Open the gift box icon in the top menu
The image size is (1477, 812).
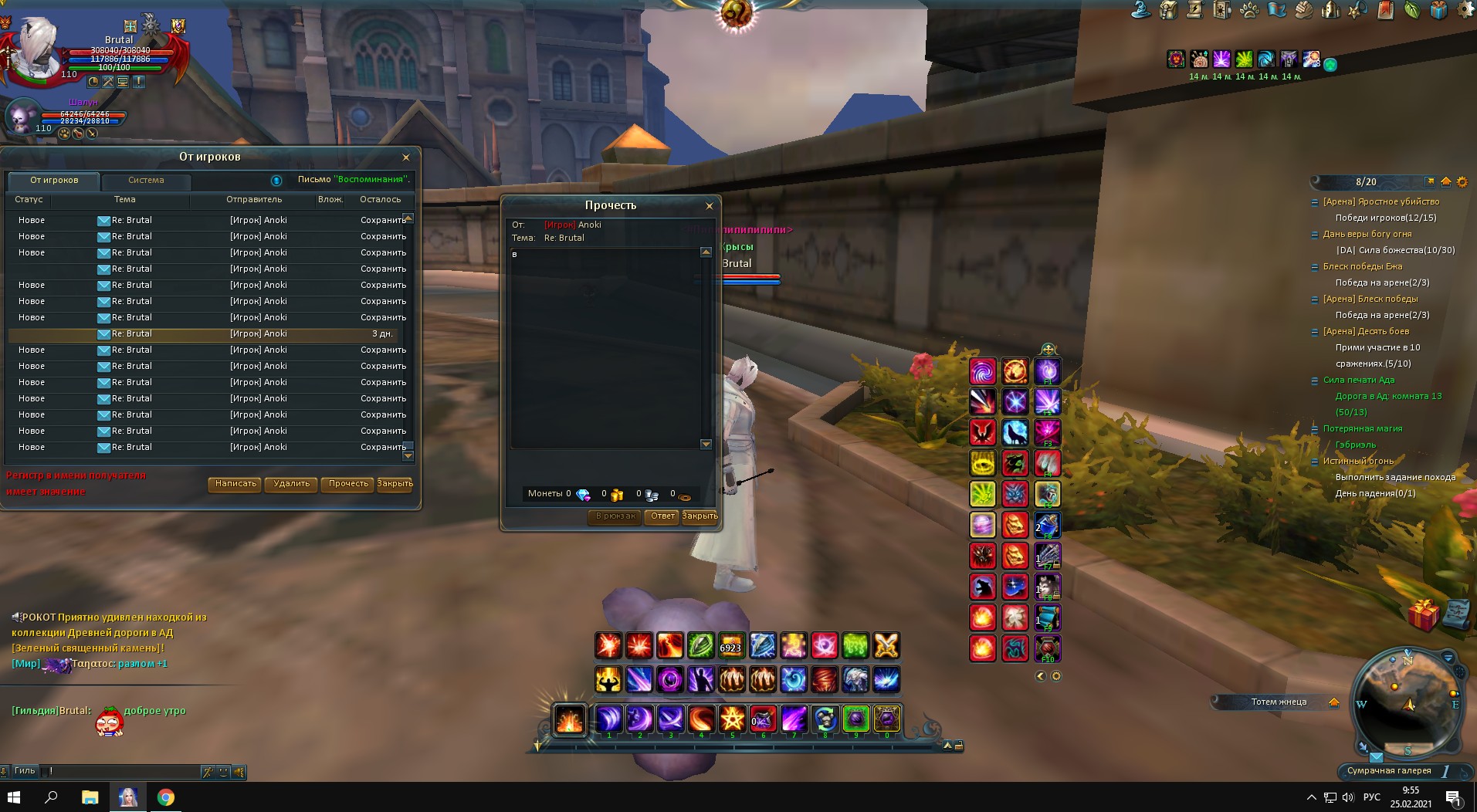(1438, 10)
